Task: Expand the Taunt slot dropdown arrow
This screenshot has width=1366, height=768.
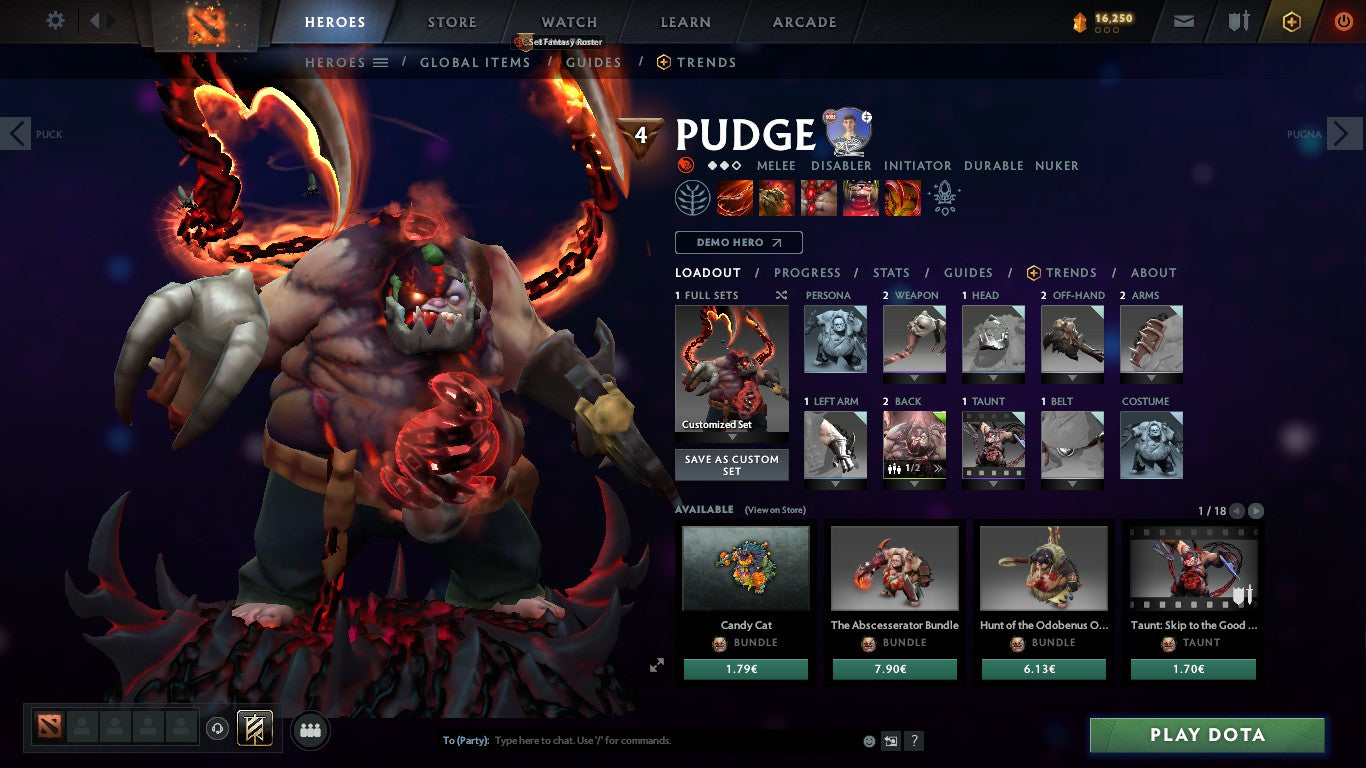Action: pyautogui.click(x=992, y=485)
